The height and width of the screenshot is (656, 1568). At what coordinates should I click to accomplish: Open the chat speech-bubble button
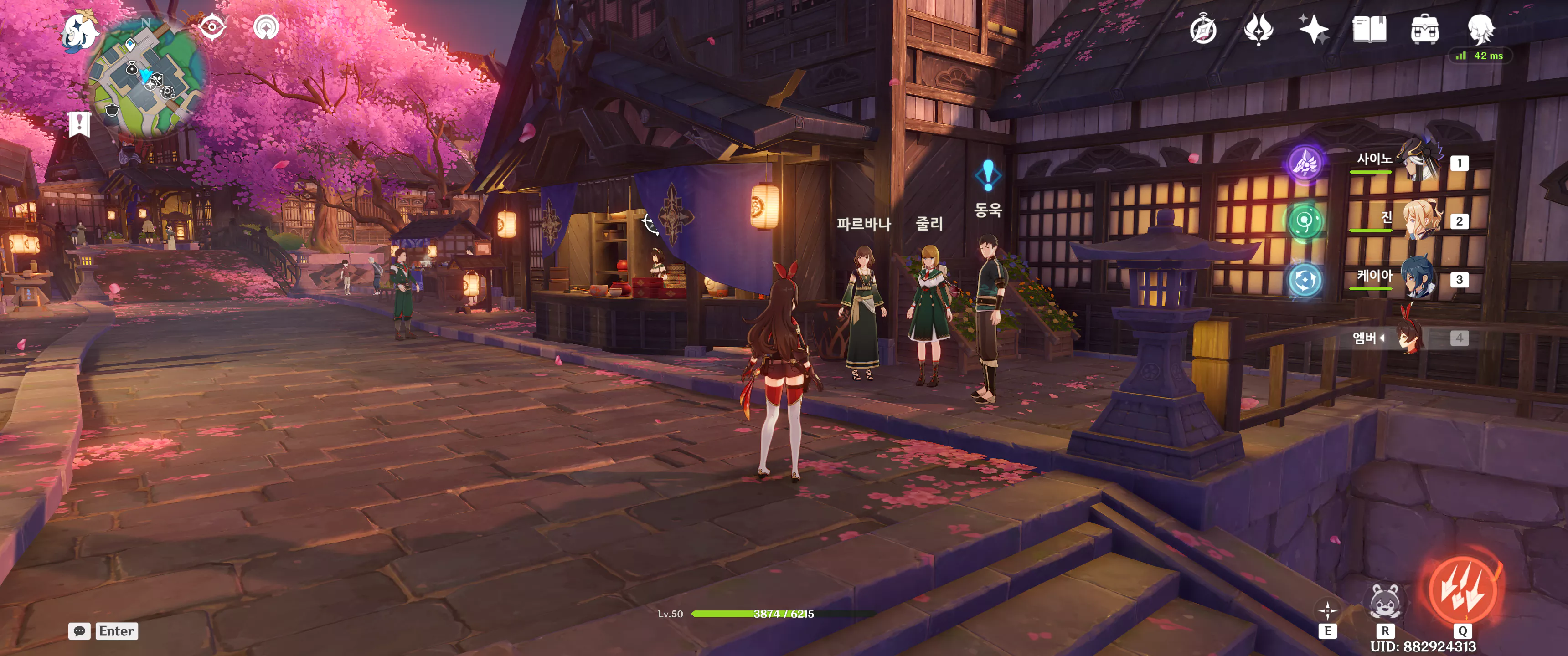pyautogui.click(x=80, y=631)
